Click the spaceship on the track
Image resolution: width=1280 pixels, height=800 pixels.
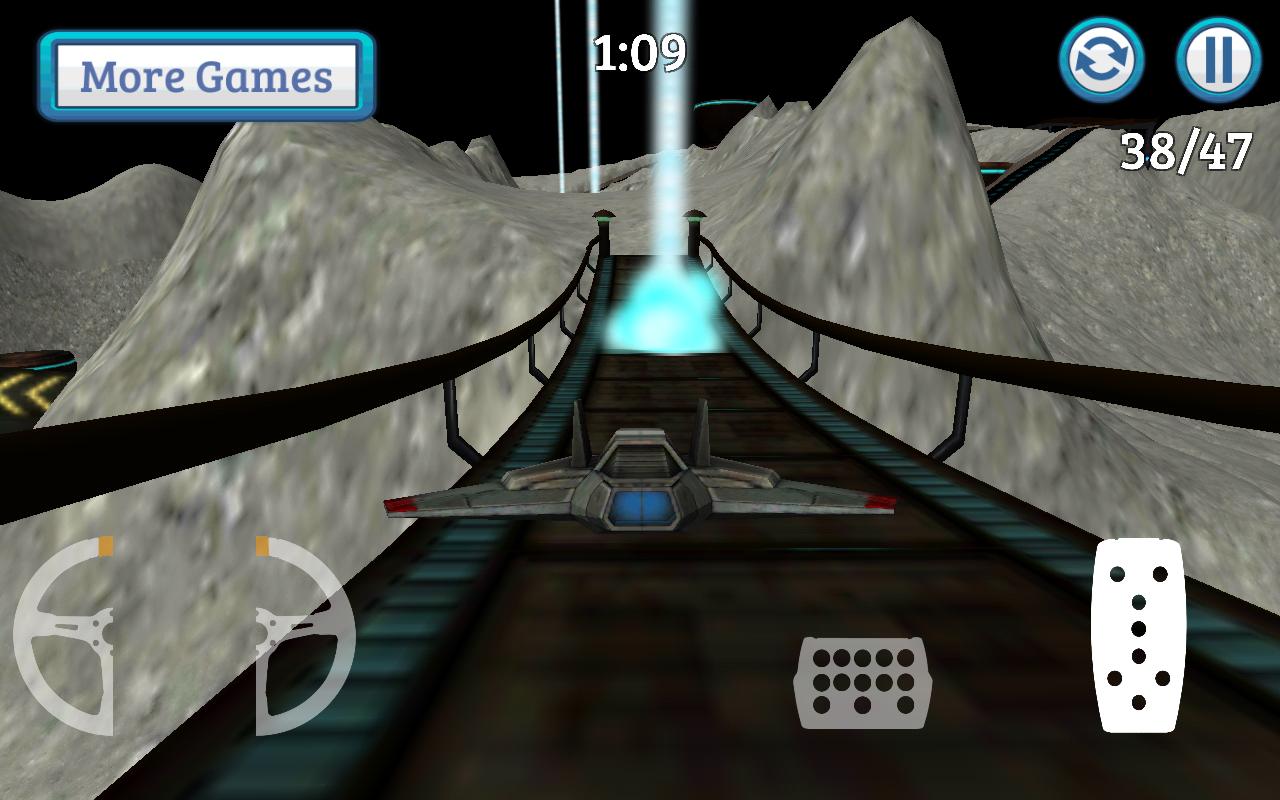click(x=640, y=480)
